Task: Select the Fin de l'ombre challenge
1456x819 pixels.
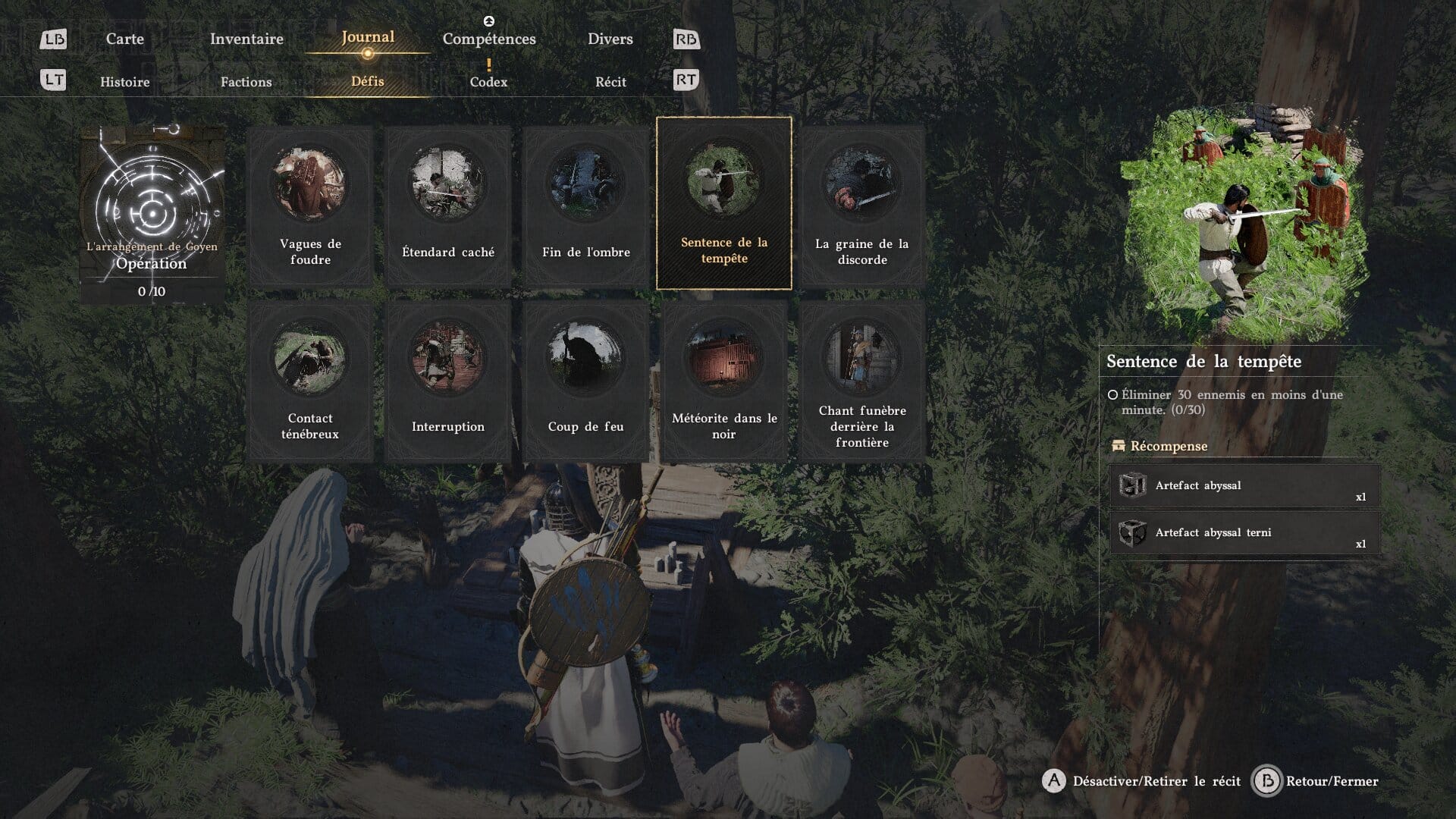Action: [x=586, y=206]
